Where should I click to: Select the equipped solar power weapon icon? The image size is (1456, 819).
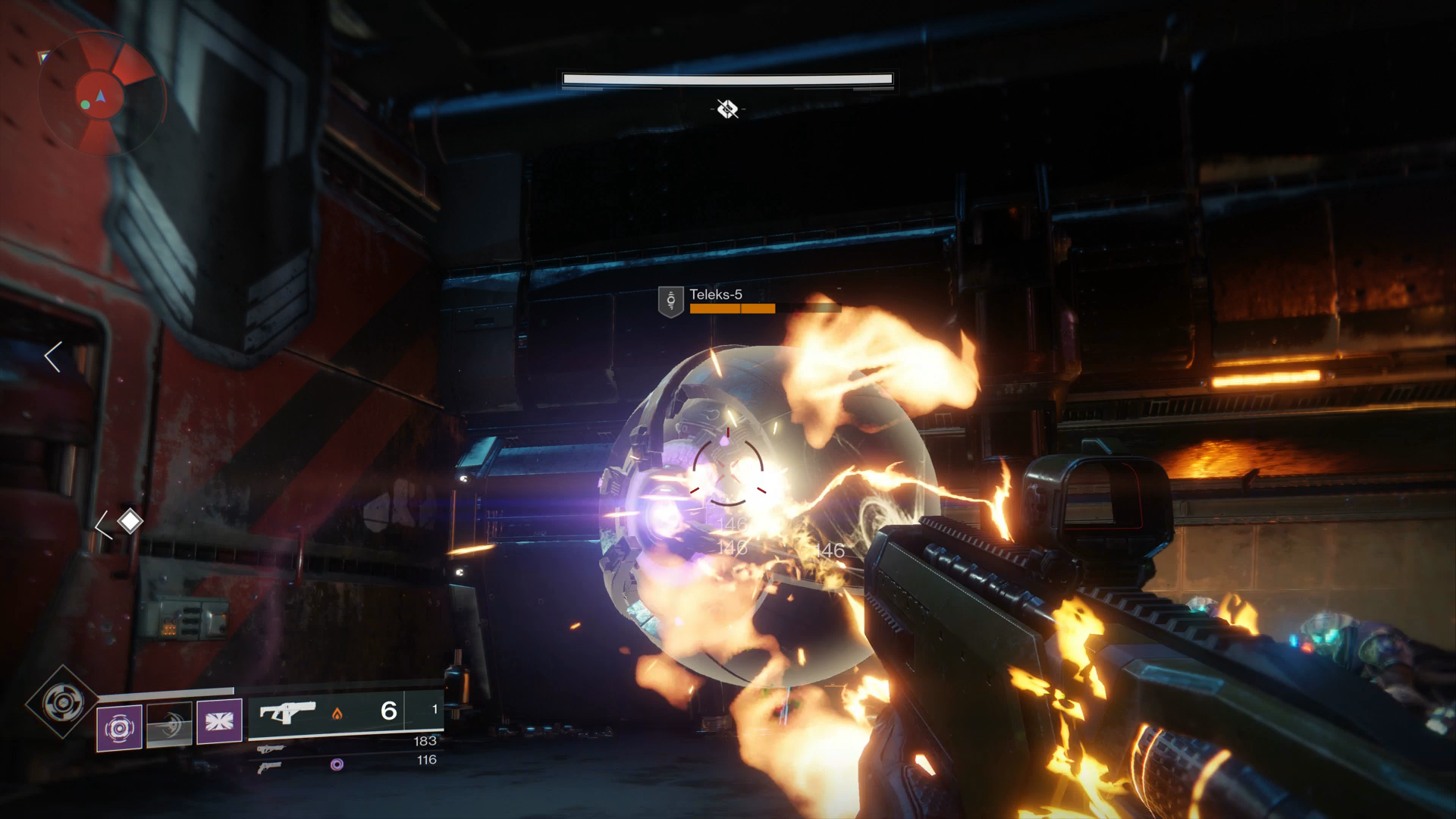[287, 713]
